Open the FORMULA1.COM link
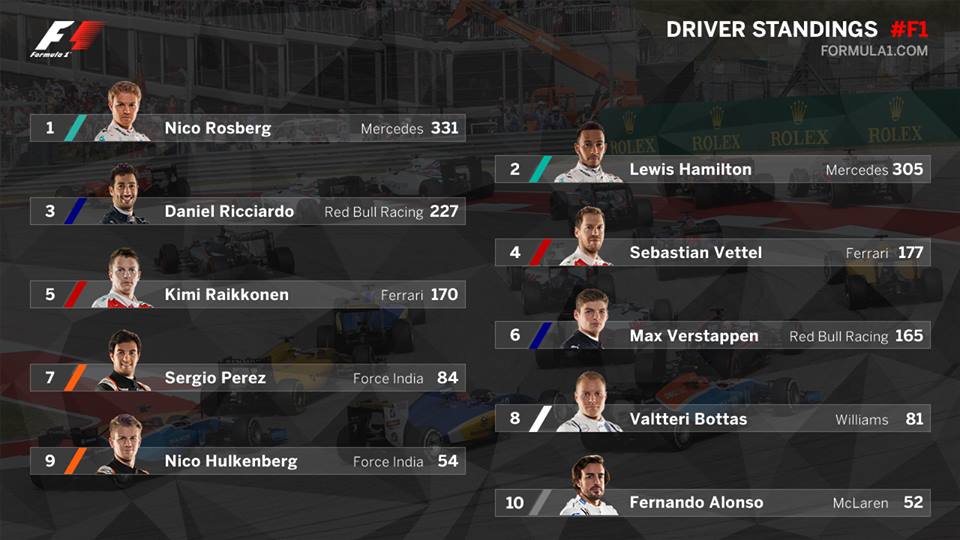Image resolution: width=960 pixels, height=540 pixels. pyautogui.click(x=873, y=51)
